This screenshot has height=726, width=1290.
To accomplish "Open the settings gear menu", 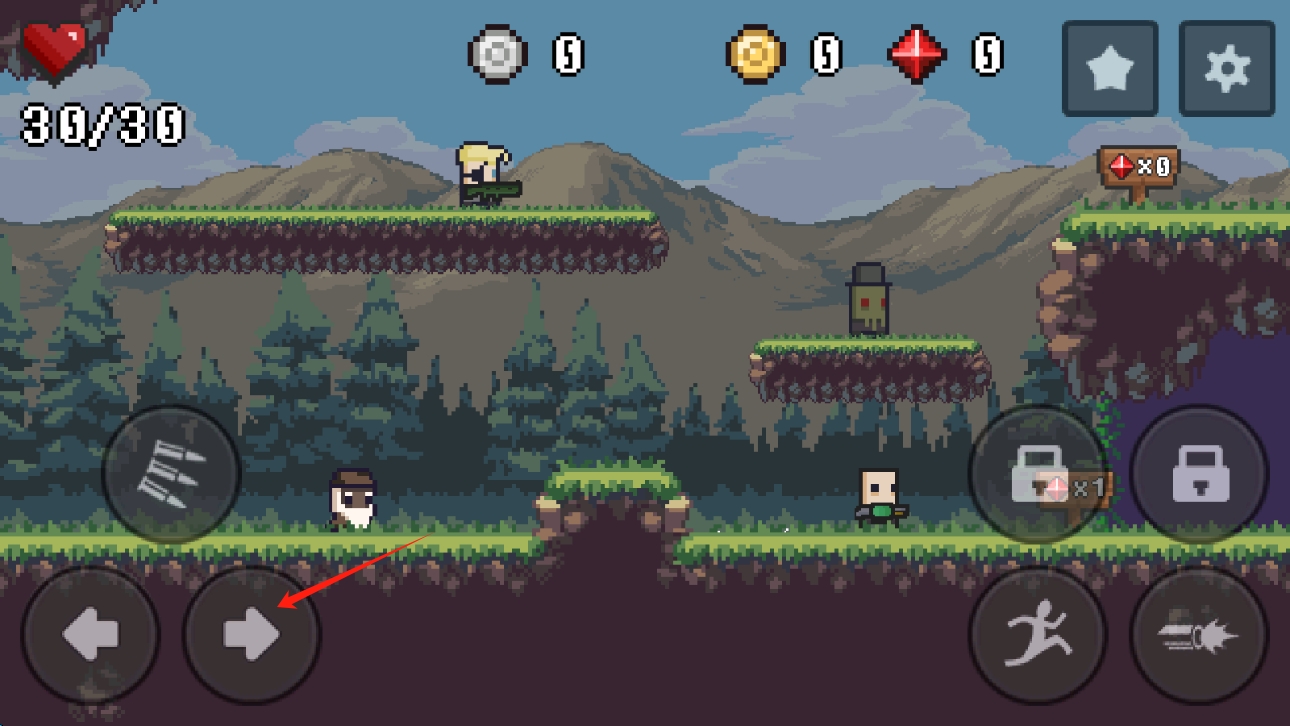I will click(x=1227, y=69).
